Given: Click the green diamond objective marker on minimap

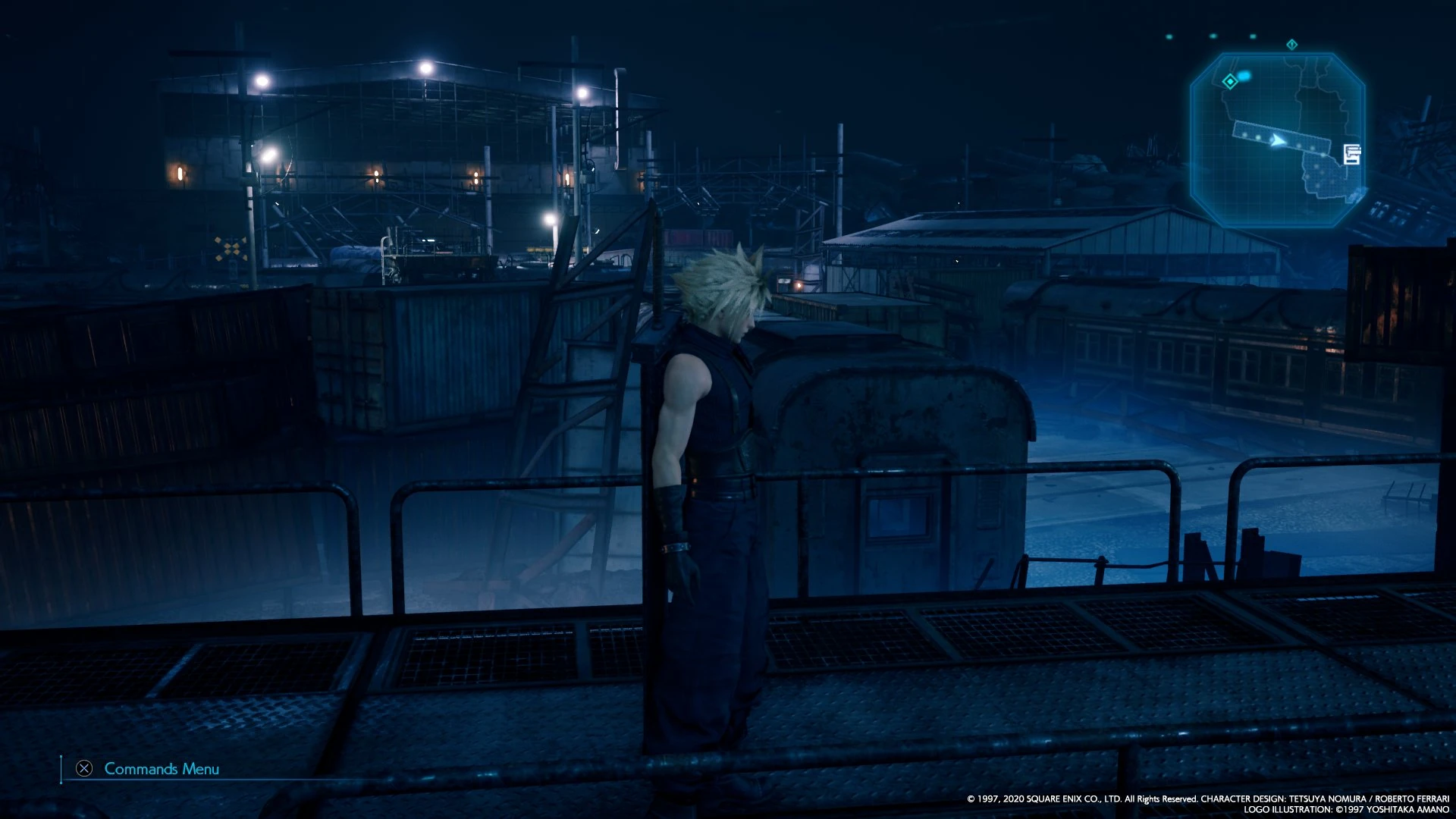Looking at the screenshot, I should [1230, 82].
